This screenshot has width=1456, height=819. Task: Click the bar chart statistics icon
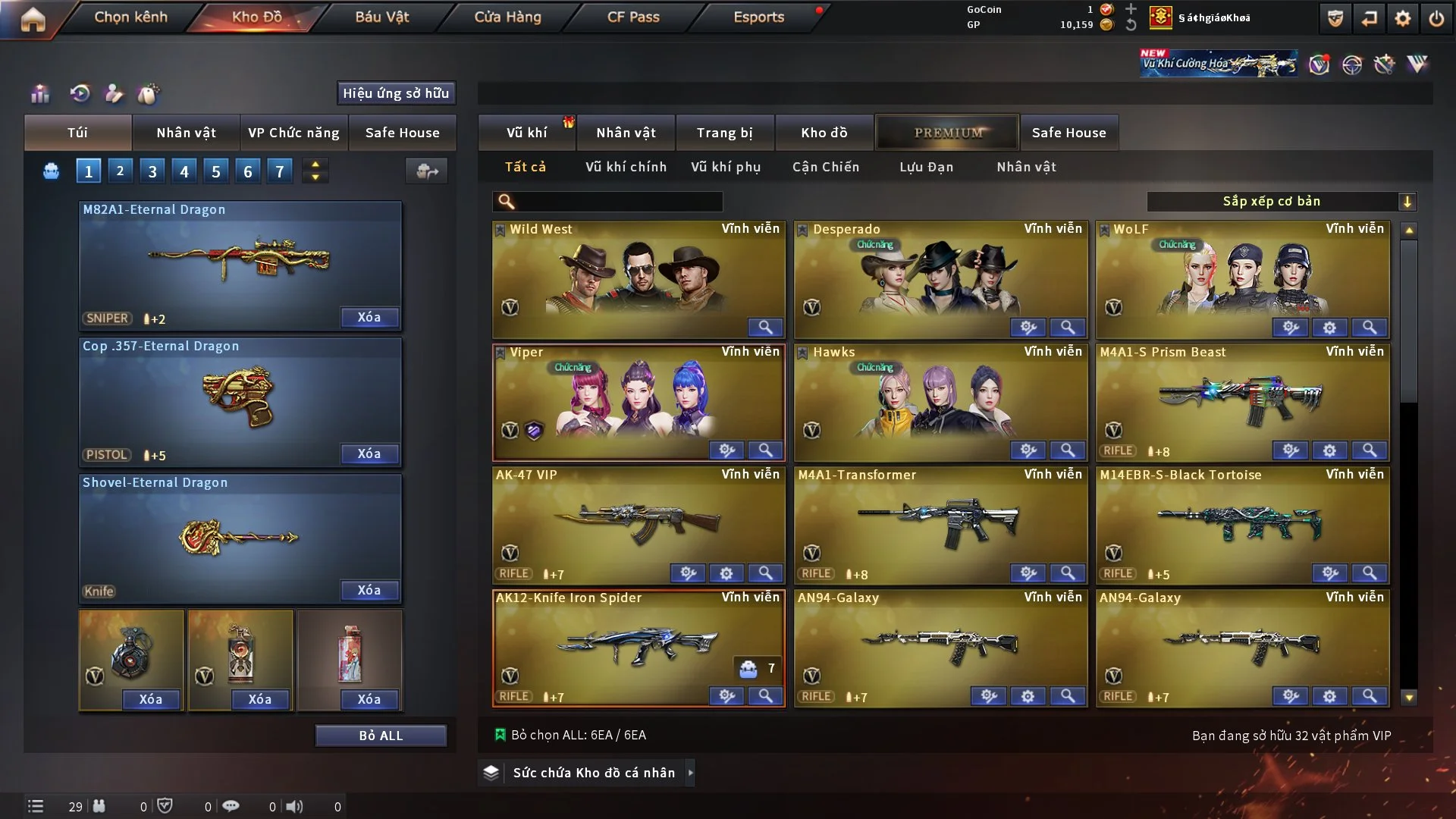click(x=39, y=94)
